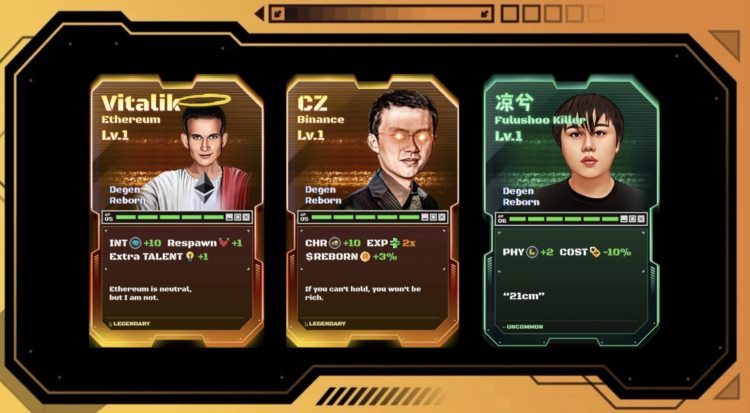Close the CZ card's mini window
This screenshot has height=413, width=750.
443,217
